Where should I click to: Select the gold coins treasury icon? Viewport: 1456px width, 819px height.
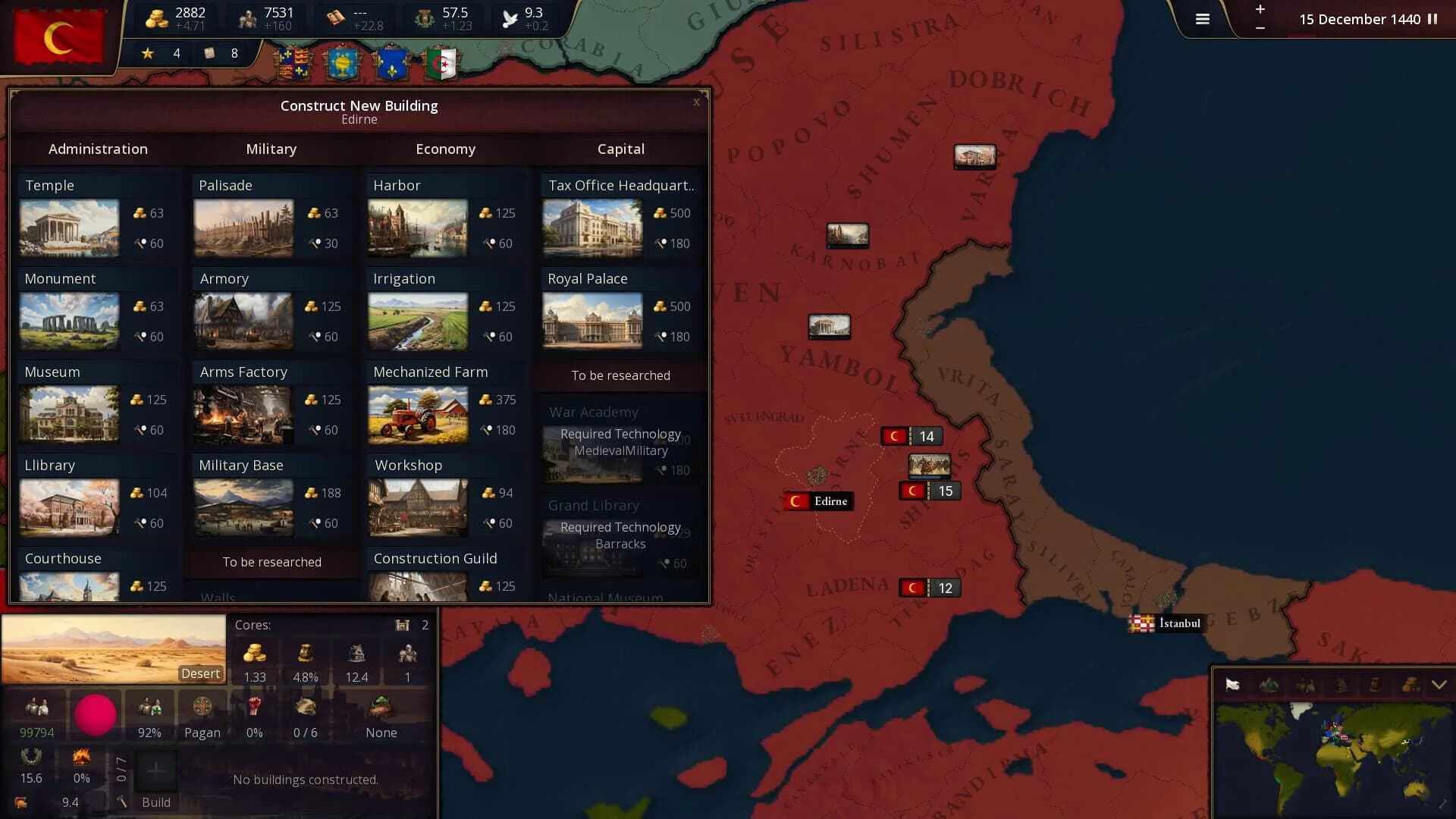(157, 17)
